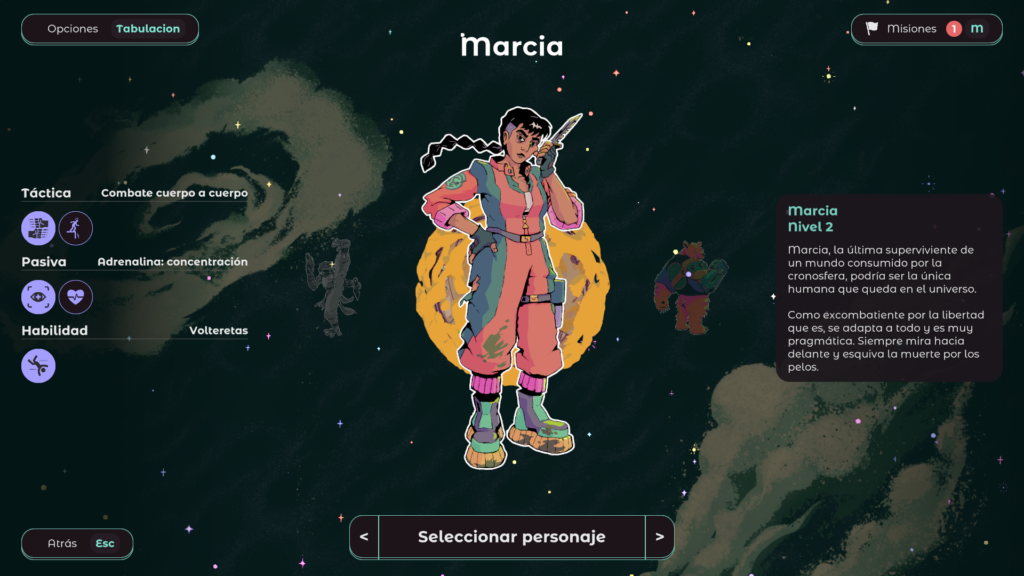Screen dimensions: 1024x576
Task: Show the next character with the right arrow
Action: (x=659, y=537)
